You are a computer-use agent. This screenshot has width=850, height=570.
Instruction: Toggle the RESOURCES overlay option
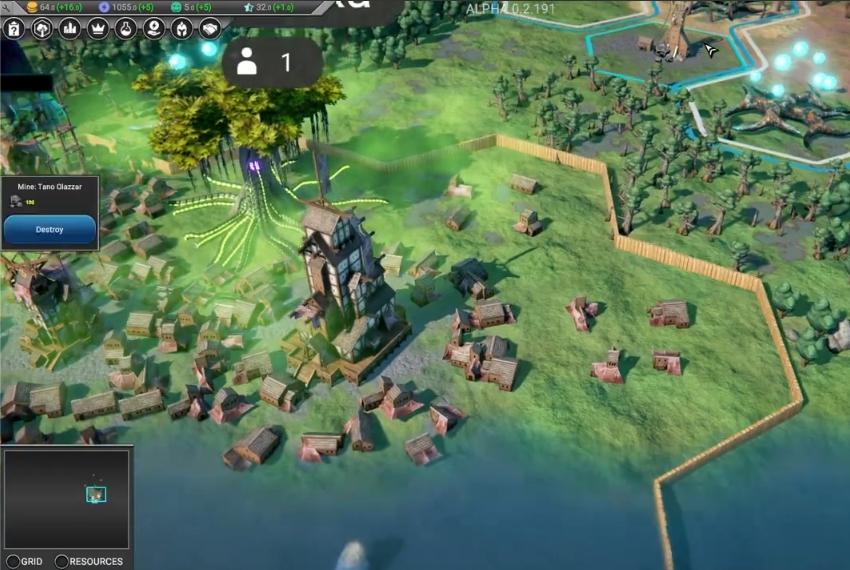62,561
